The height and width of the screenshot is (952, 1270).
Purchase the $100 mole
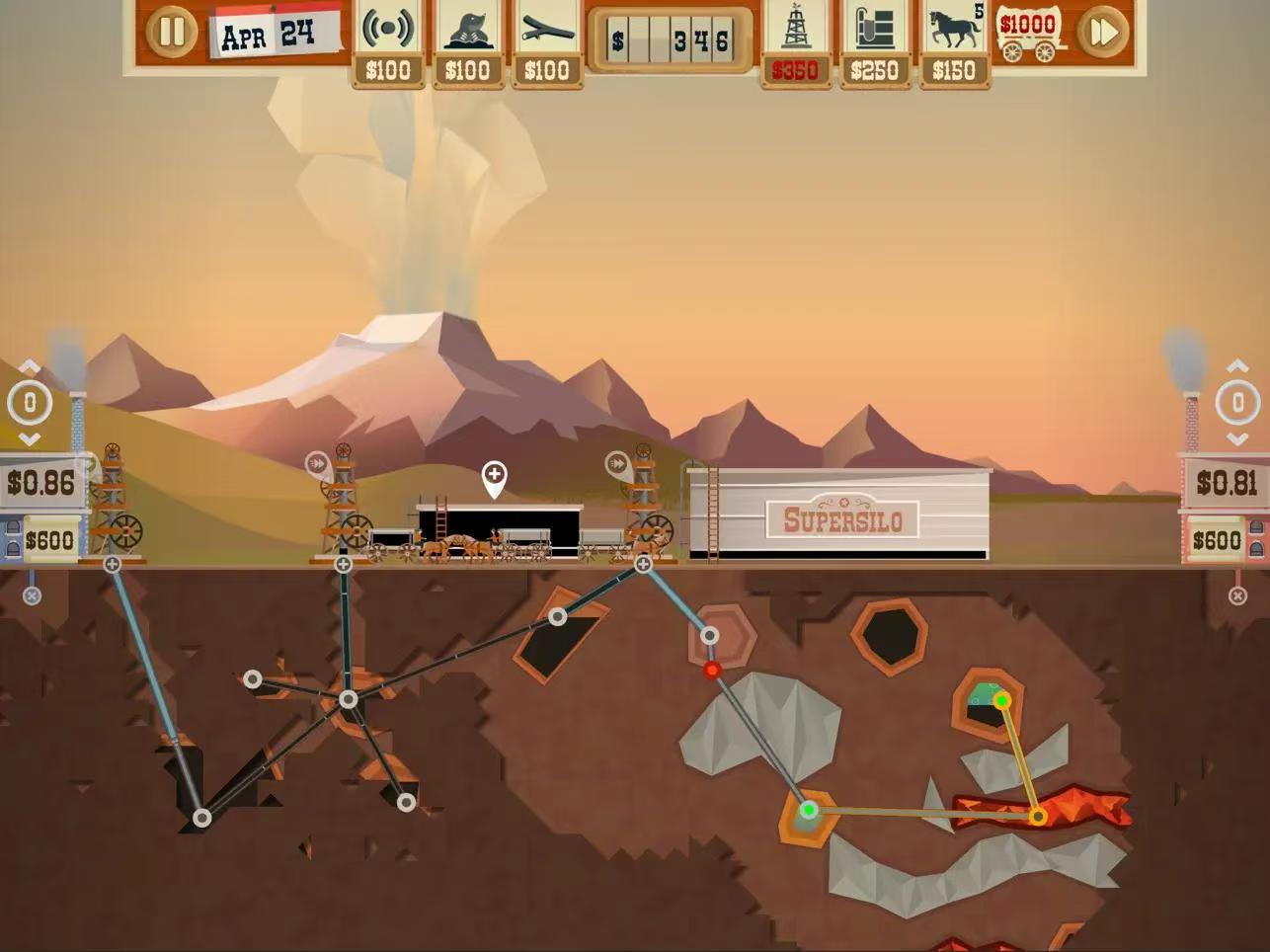click(467, 44)
